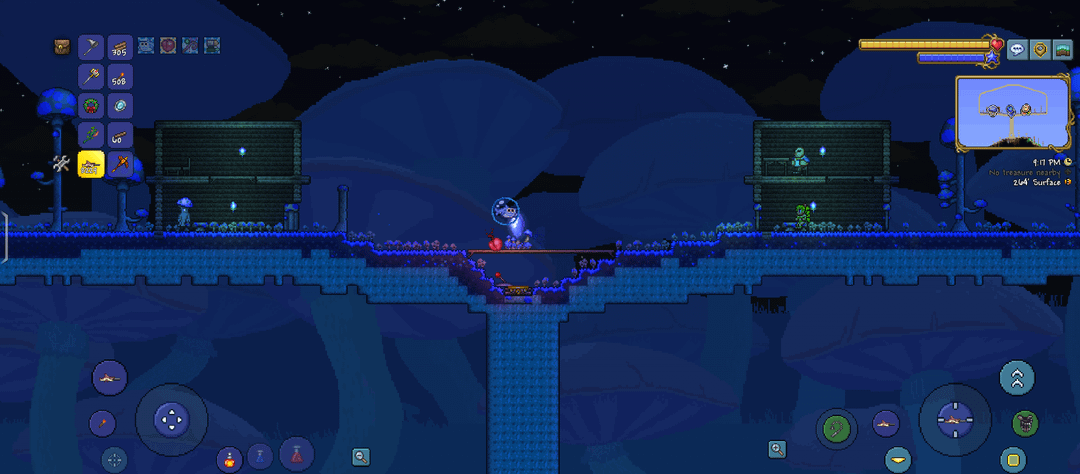The height and width of the screenshot is (474, 1080).
Task: Open the crossed wrench and hammer settings
Action: [x=63, y=164]
